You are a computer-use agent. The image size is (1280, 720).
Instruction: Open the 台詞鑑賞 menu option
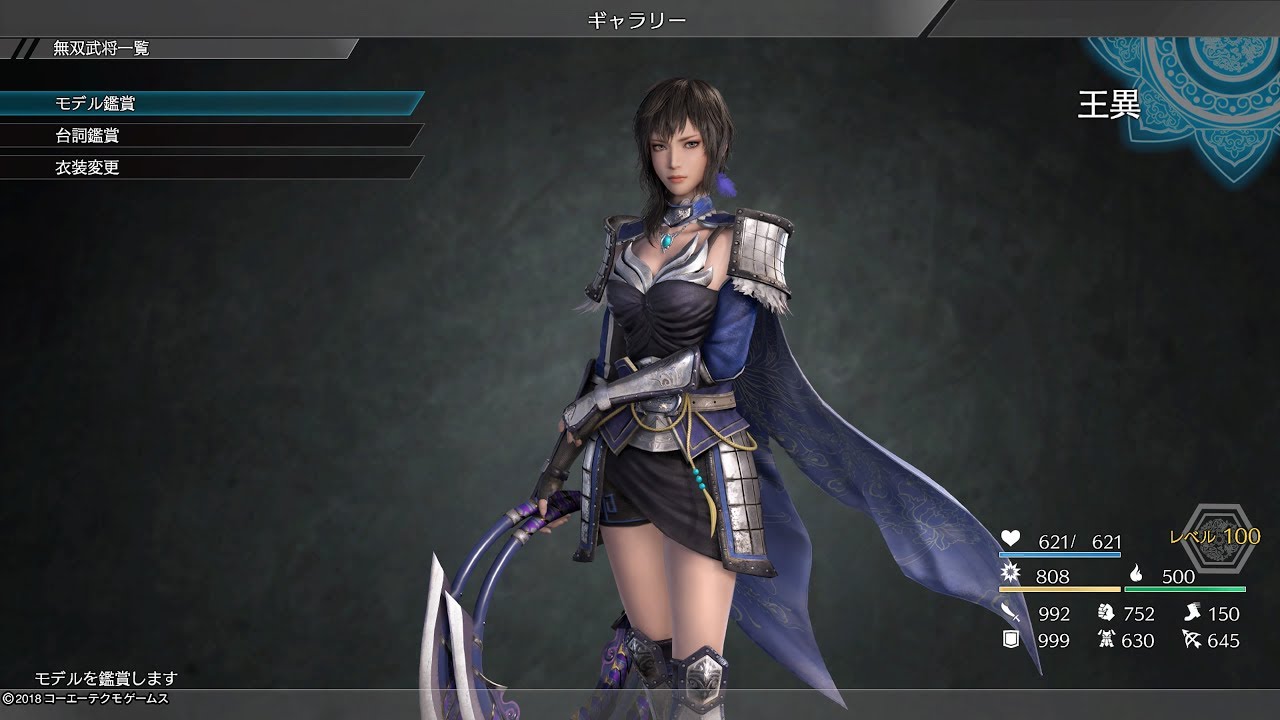click(x=88, y=136)
